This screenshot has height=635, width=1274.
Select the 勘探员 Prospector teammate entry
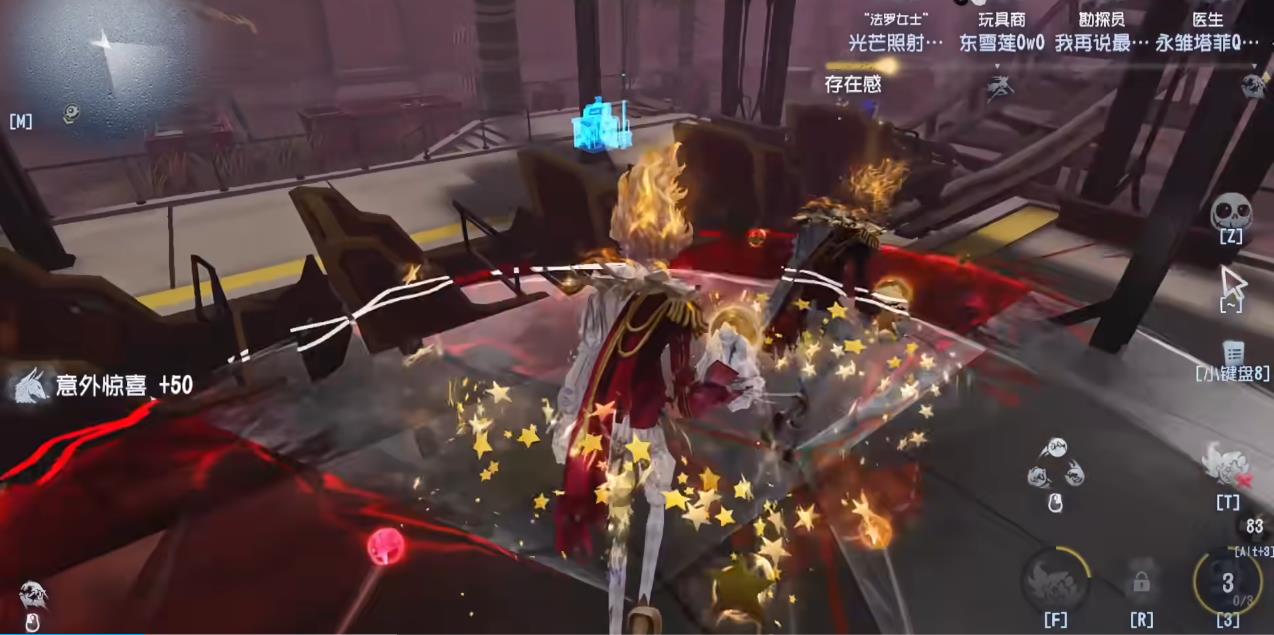[x=1100, y=43]
